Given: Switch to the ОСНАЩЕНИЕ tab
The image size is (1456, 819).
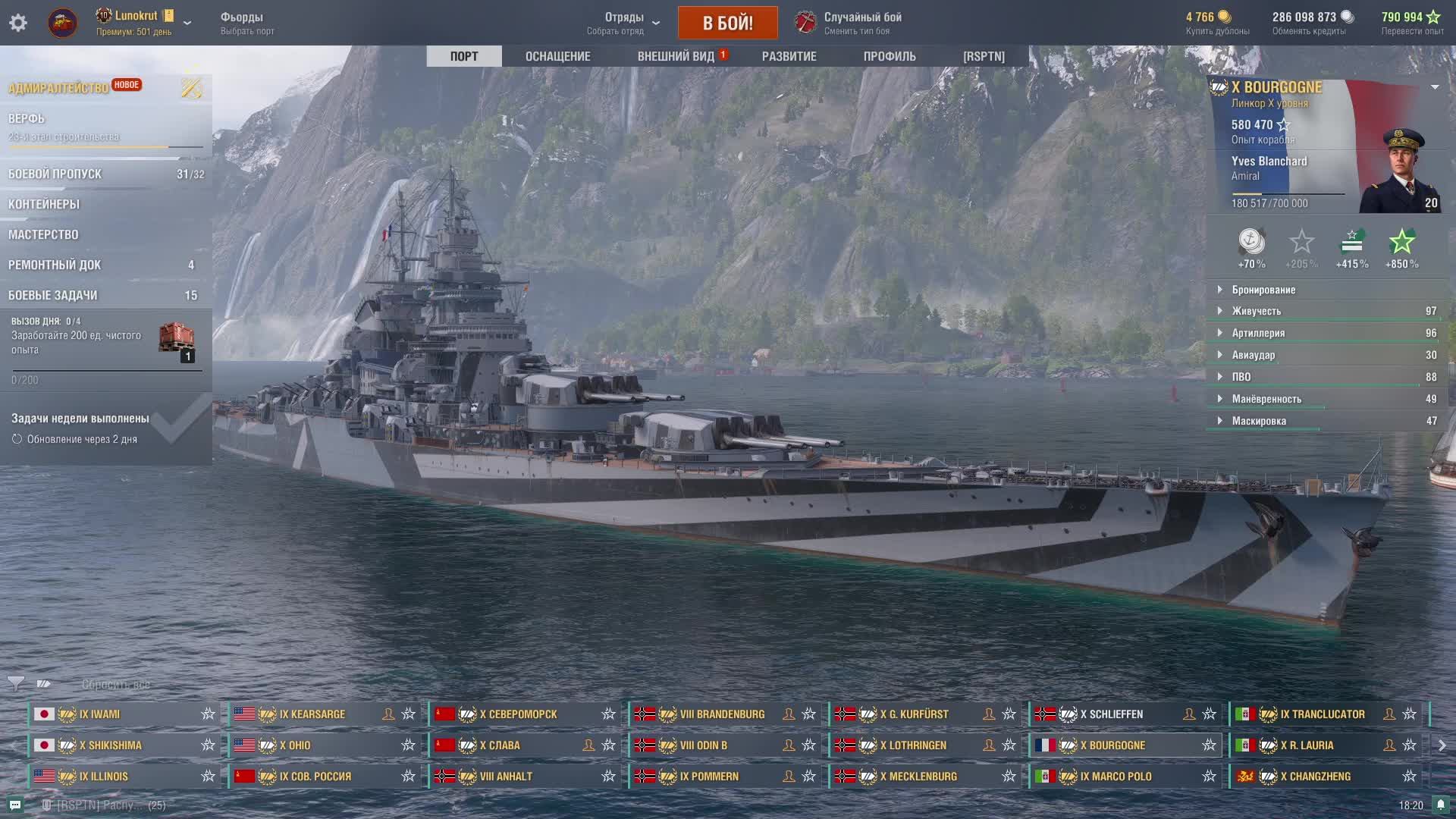Looking at the screenshot, I should pos(557,56).
